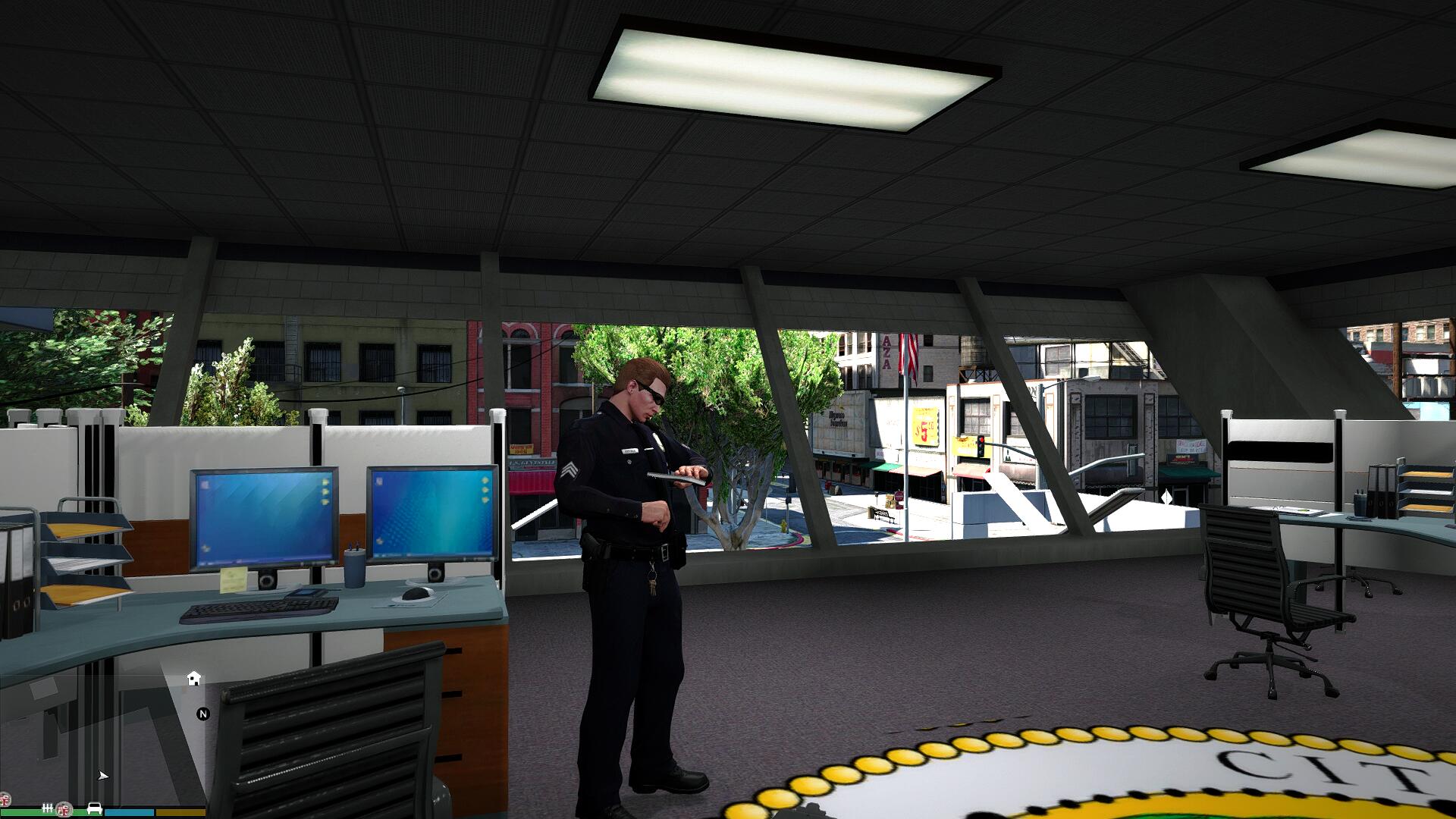Click the bottom folder icon on the right monitor
Viewport: 1456px width, 819px height.
click(485, 501)
